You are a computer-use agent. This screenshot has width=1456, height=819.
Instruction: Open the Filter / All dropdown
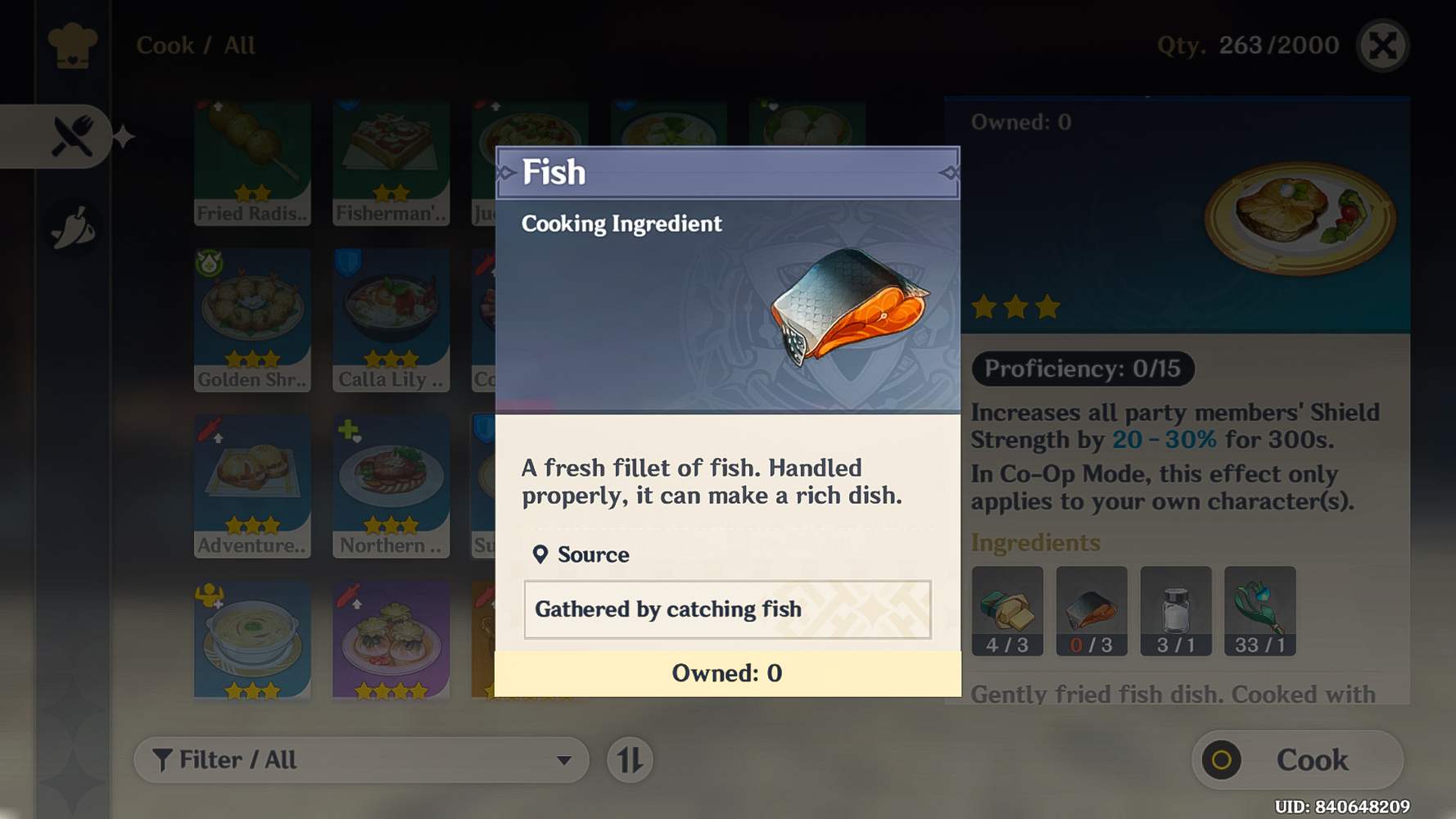pyautogui.click(x=360, y=760)
